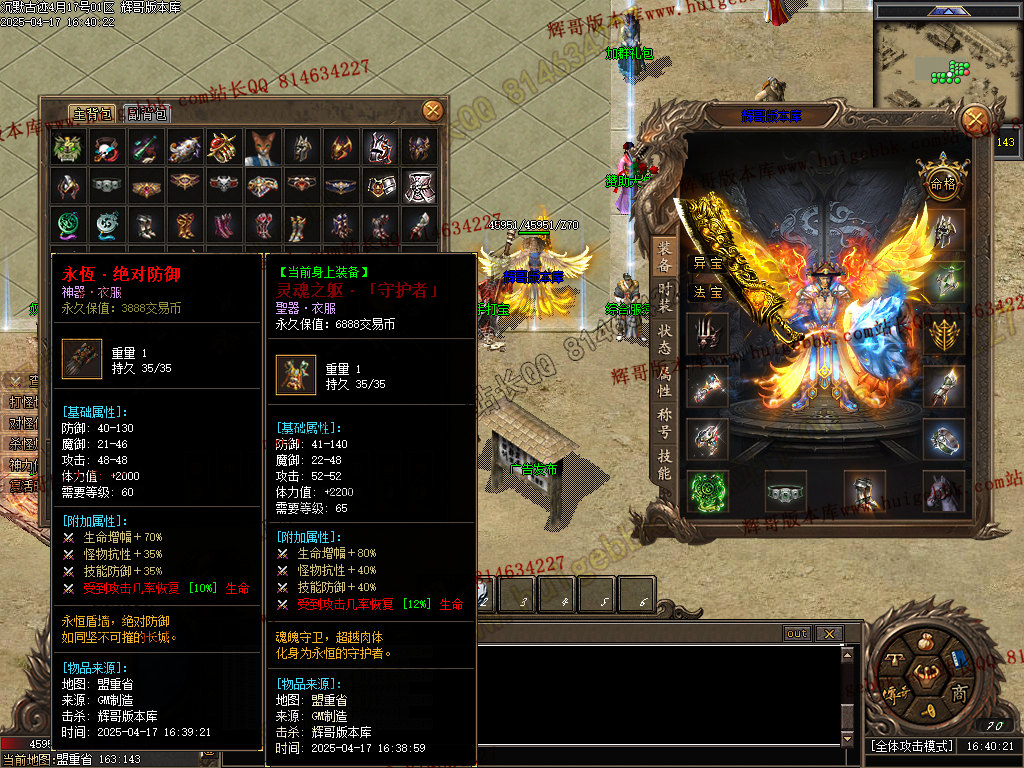Pick the fox-in-suit portrait item

tap(263, 148)
